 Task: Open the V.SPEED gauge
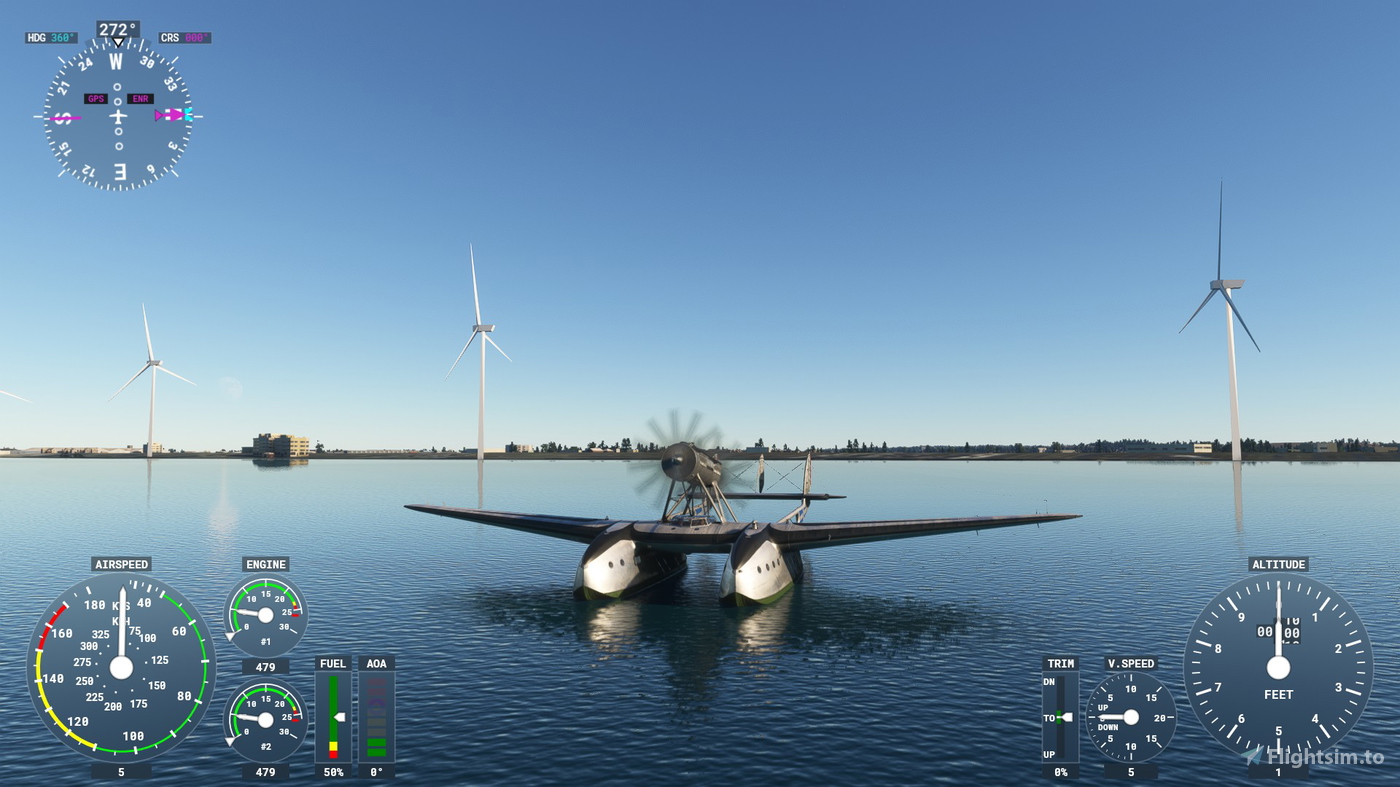[x=1130, y=716]
